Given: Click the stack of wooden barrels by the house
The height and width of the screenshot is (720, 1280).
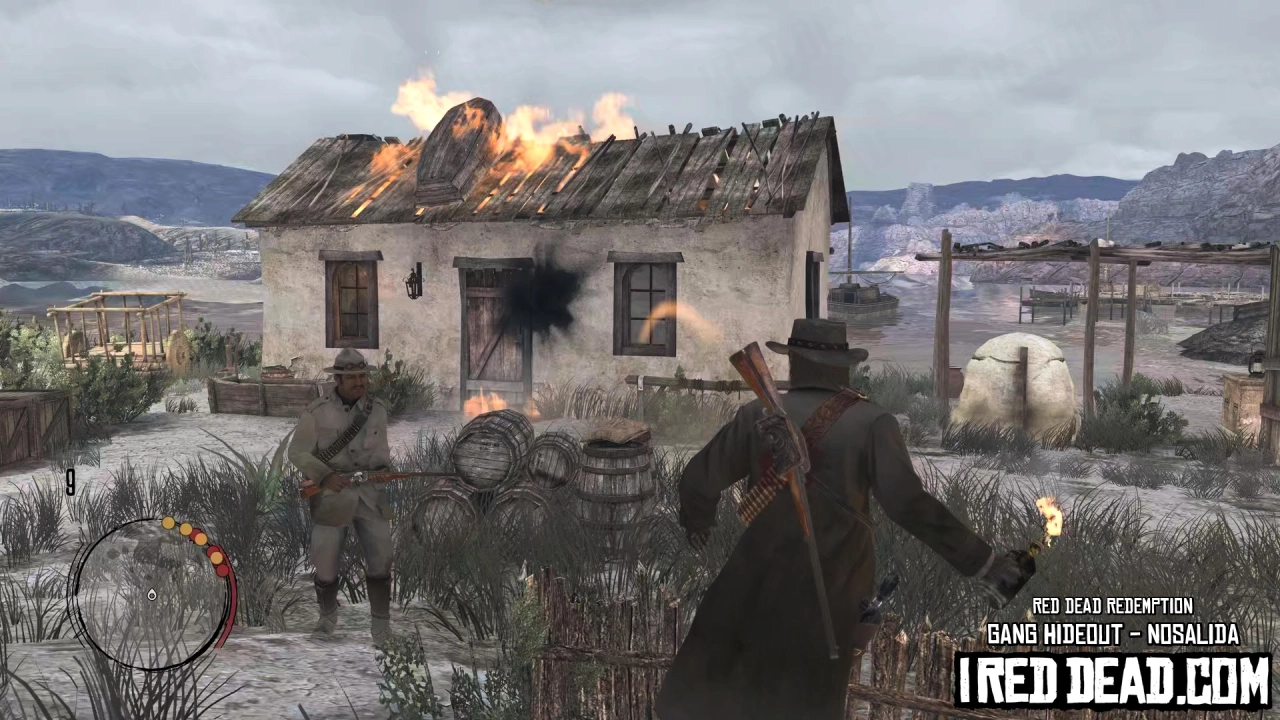Looking at the screenshot, I should (510, 470).
